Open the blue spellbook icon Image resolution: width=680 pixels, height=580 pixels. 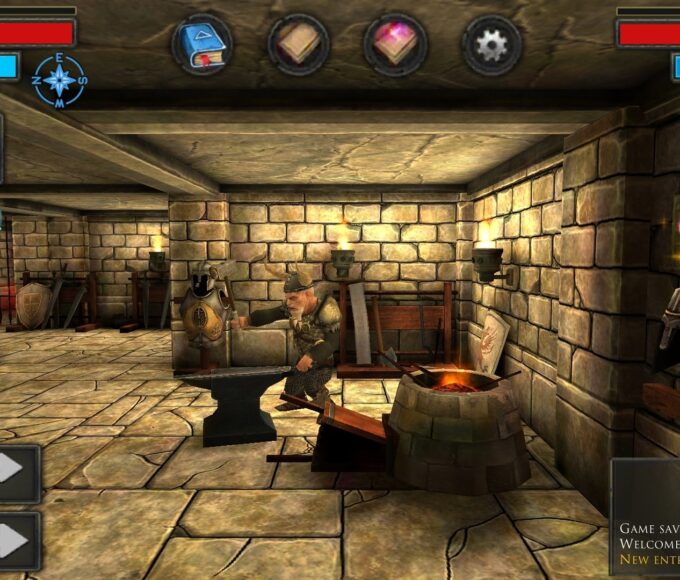click(x=202, y=44)
